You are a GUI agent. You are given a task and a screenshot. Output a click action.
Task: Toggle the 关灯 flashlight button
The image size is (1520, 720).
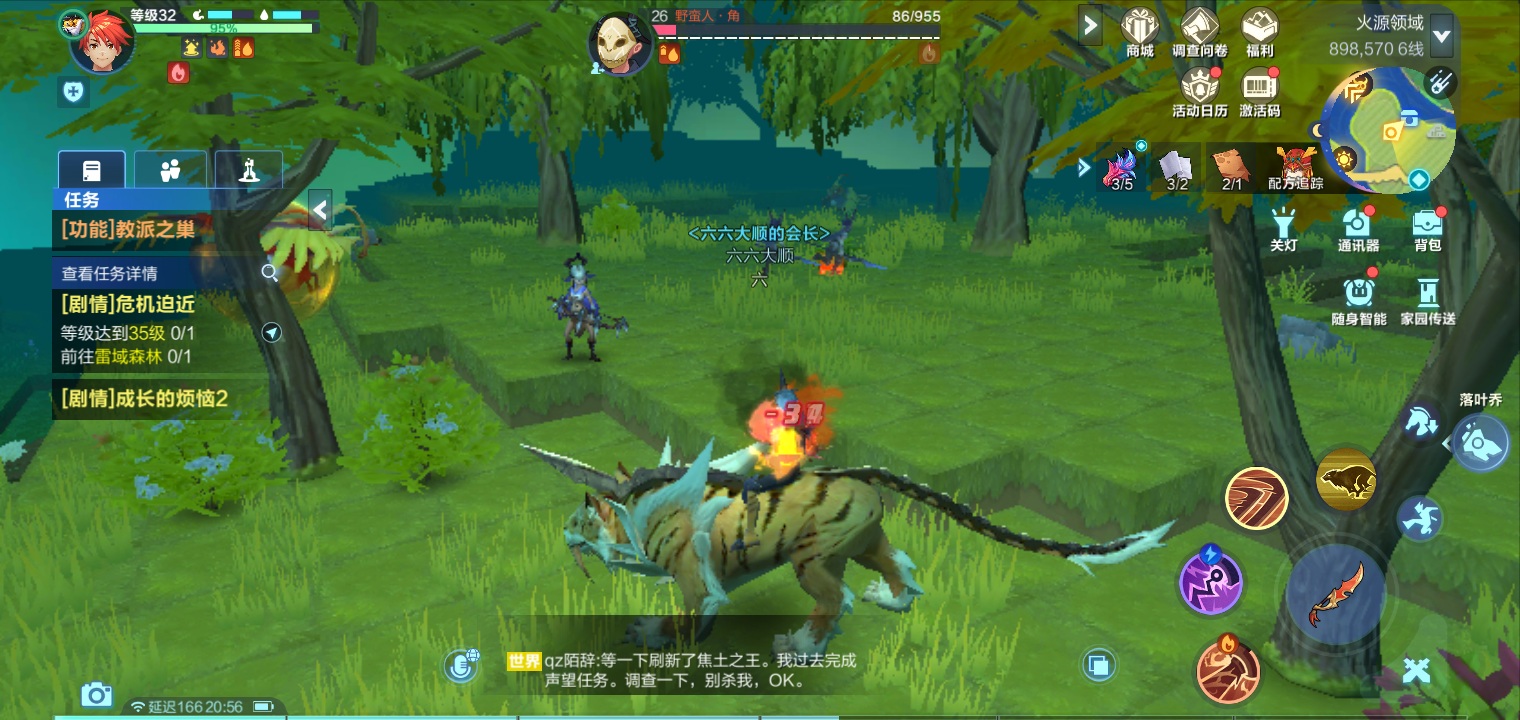1283,229
